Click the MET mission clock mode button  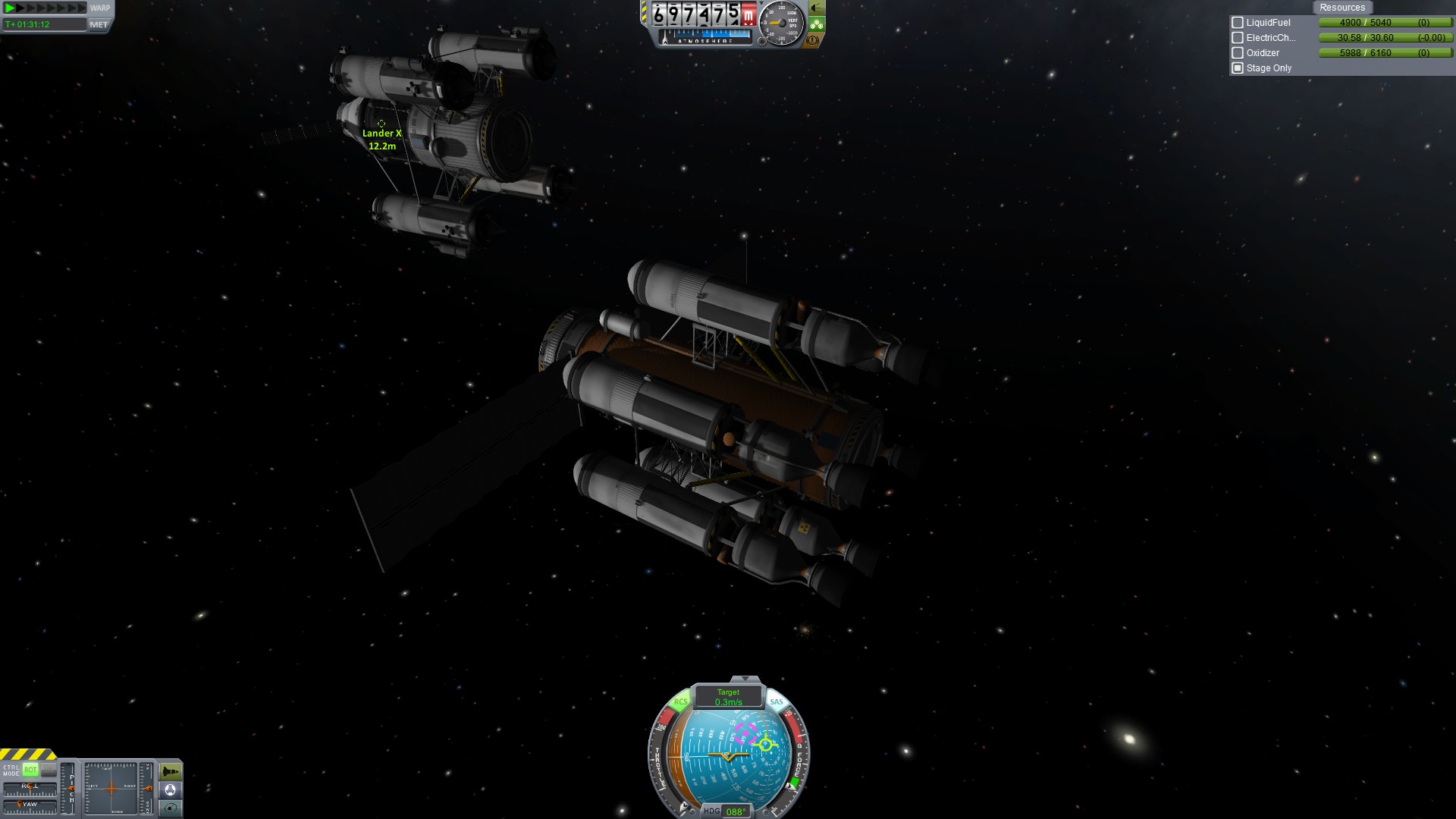click(99, 24)
